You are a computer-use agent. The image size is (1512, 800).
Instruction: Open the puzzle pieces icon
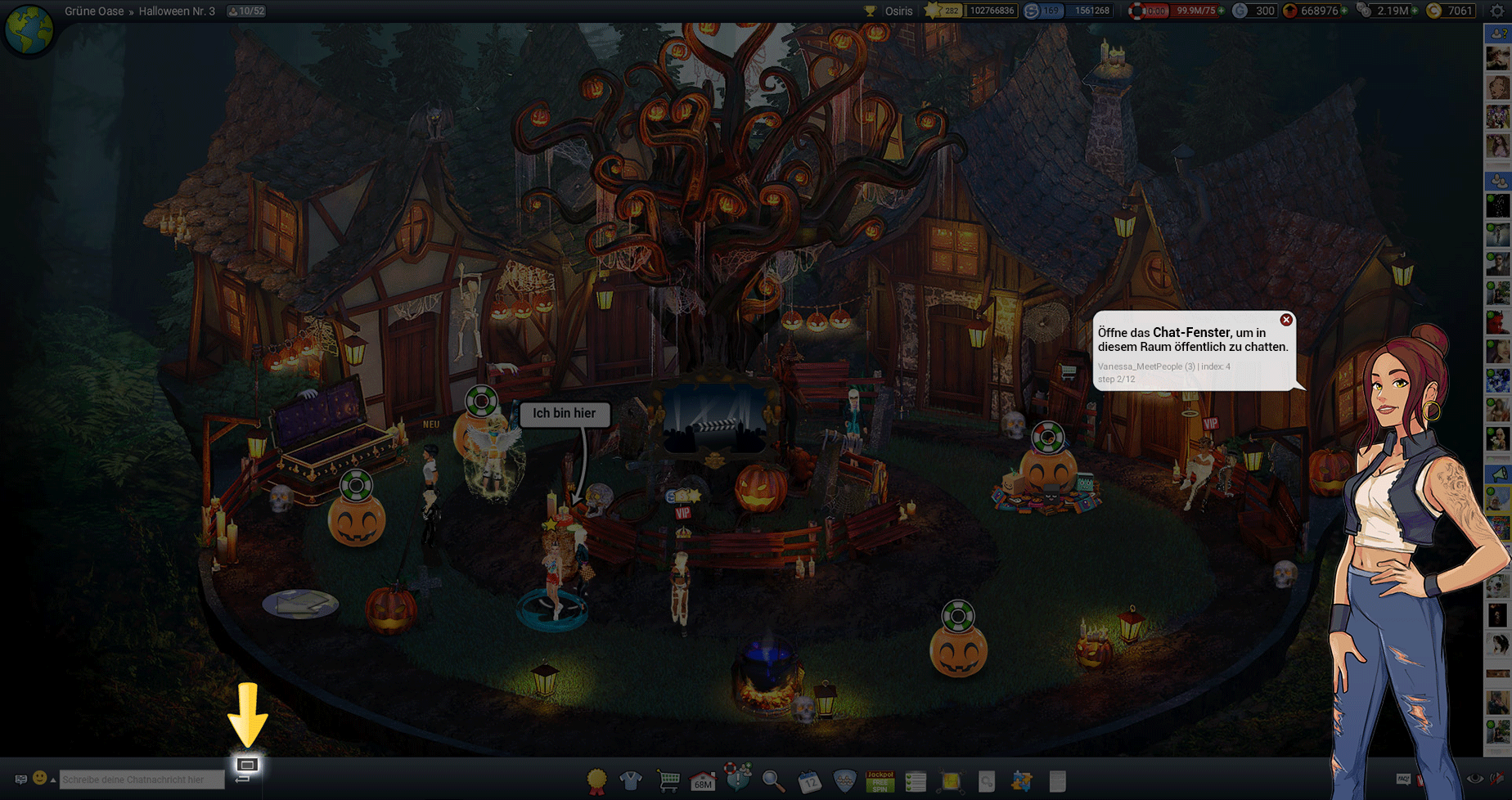[1021, 781]
